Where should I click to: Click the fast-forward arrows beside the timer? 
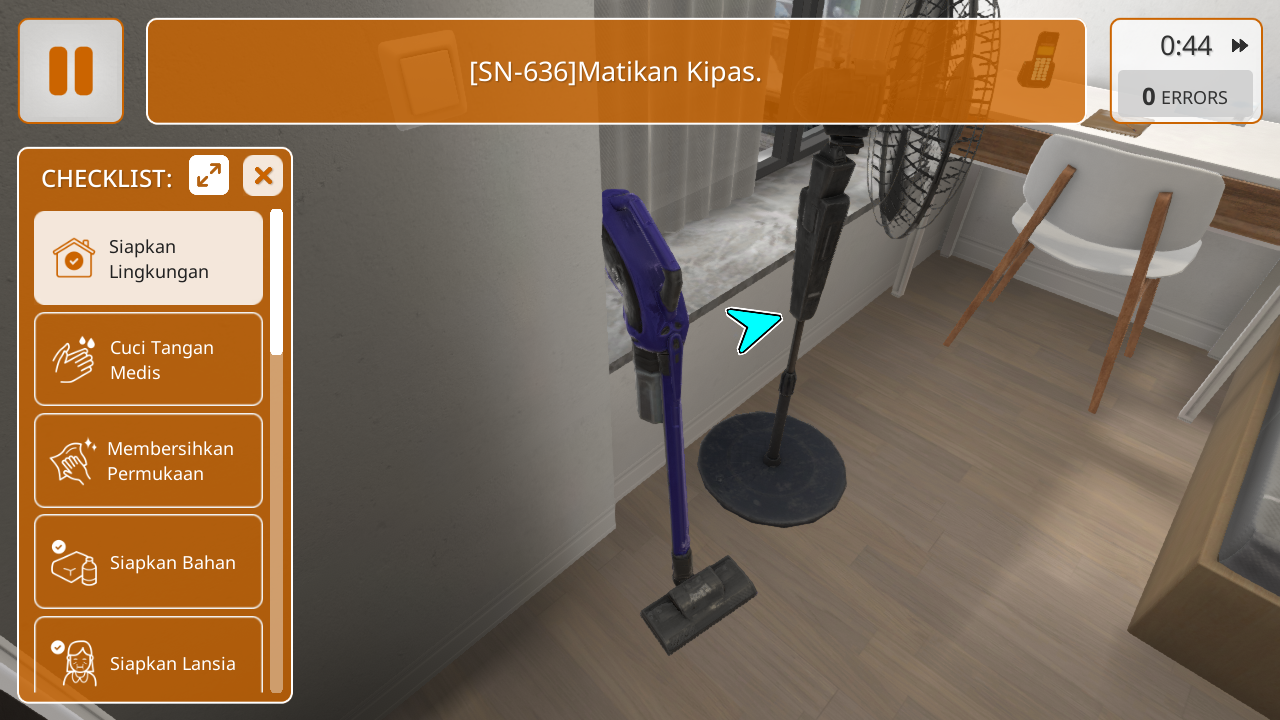point(1240,45)
